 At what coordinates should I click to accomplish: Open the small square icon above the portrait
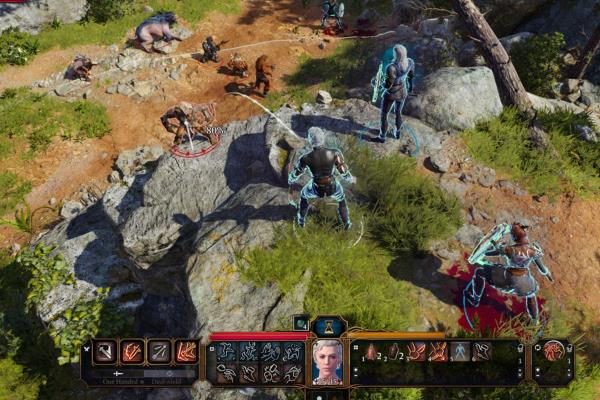click(x=301, y=323)
